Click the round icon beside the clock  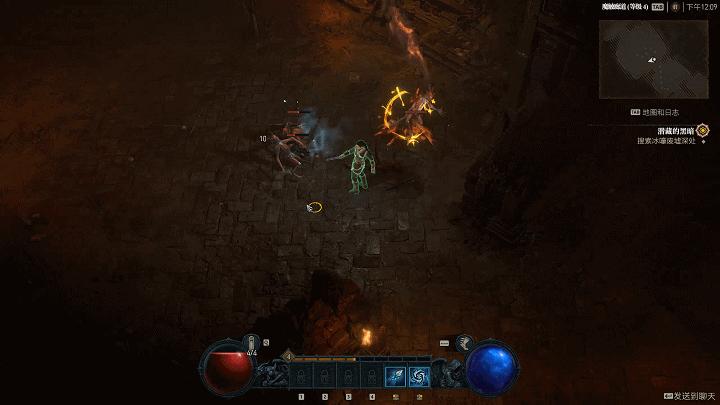click(x=676, y=6)
